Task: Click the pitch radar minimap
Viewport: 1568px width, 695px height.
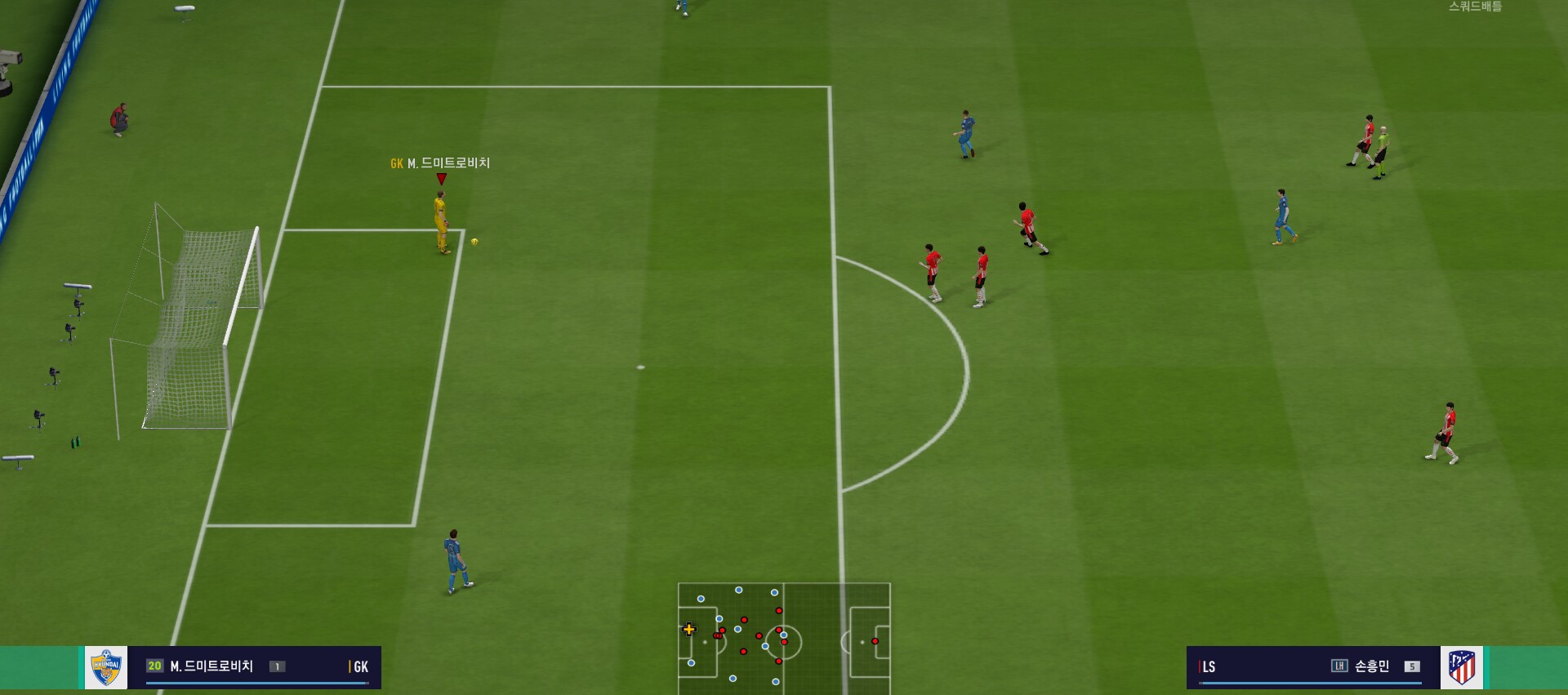Action: pos(784,638)
